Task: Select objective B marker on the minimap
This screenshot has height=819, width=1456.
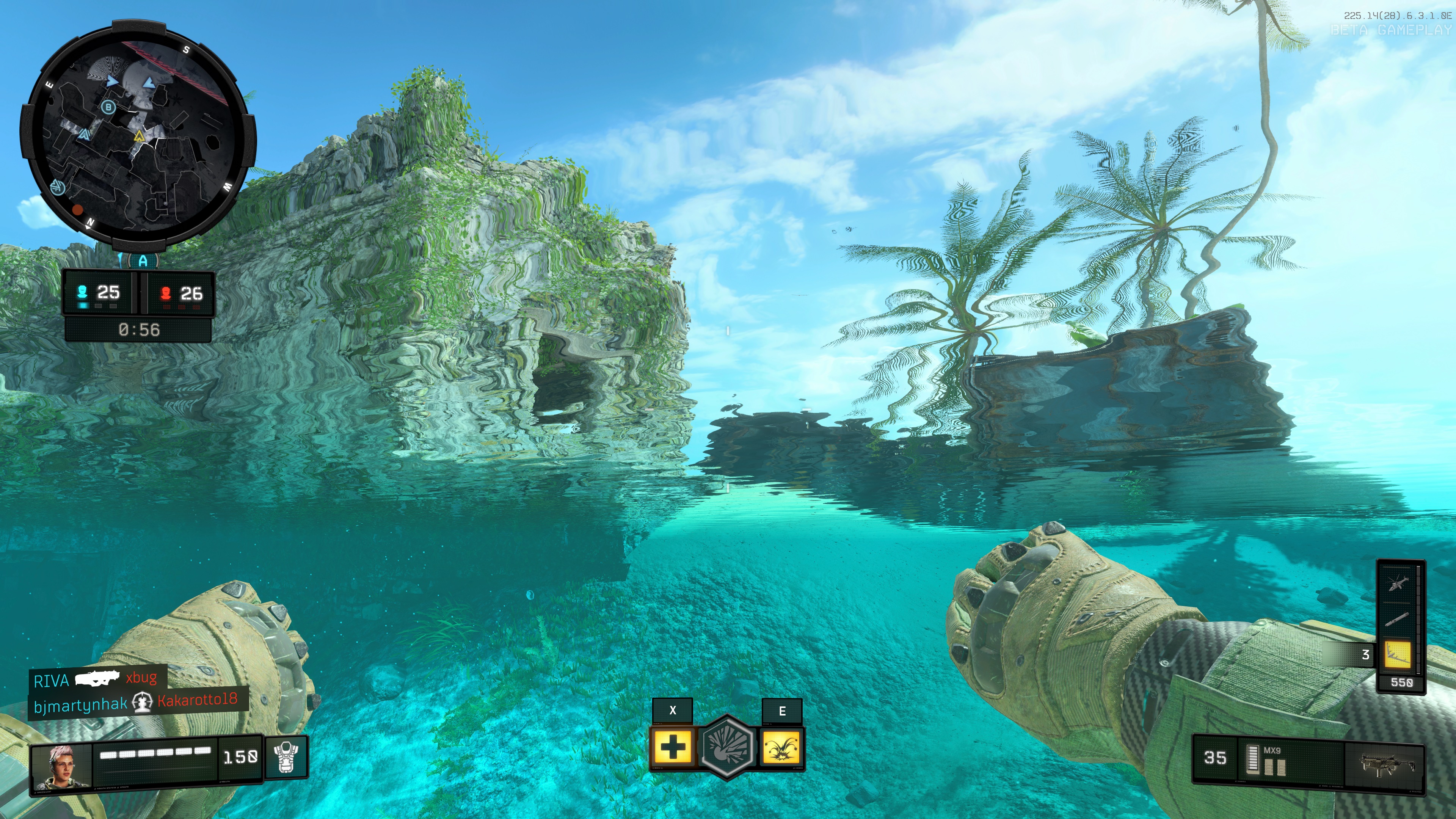Action: click(108, 107)
